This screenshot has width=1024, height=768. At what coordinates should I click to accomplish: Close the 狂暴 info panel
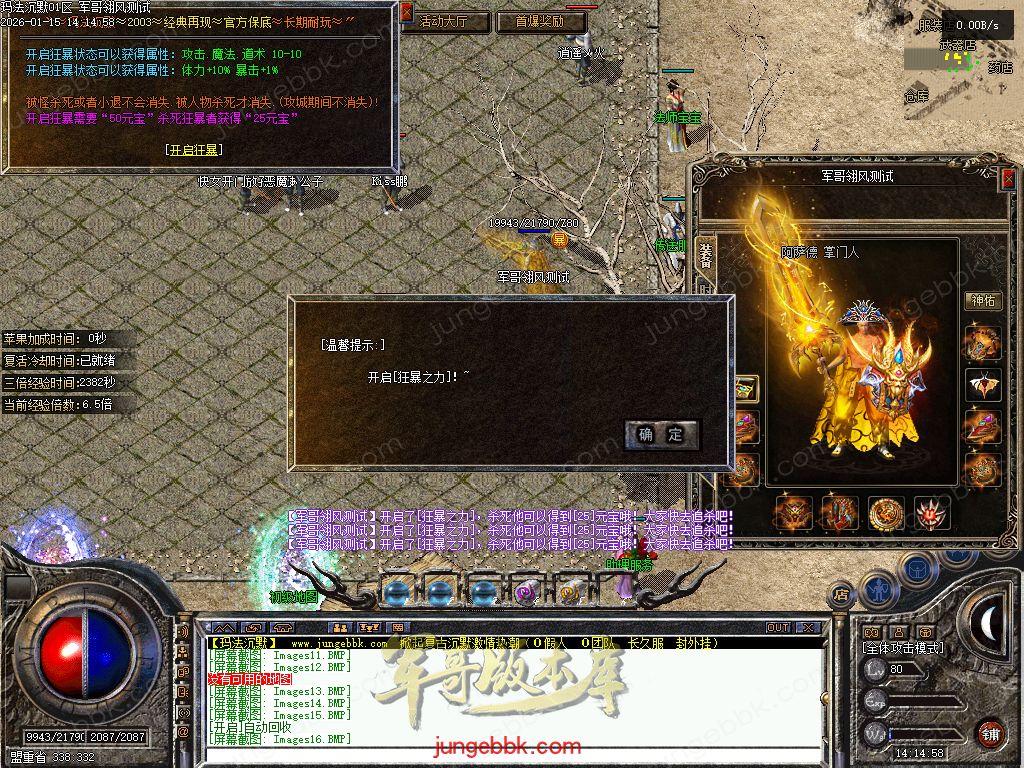(406, 12)
